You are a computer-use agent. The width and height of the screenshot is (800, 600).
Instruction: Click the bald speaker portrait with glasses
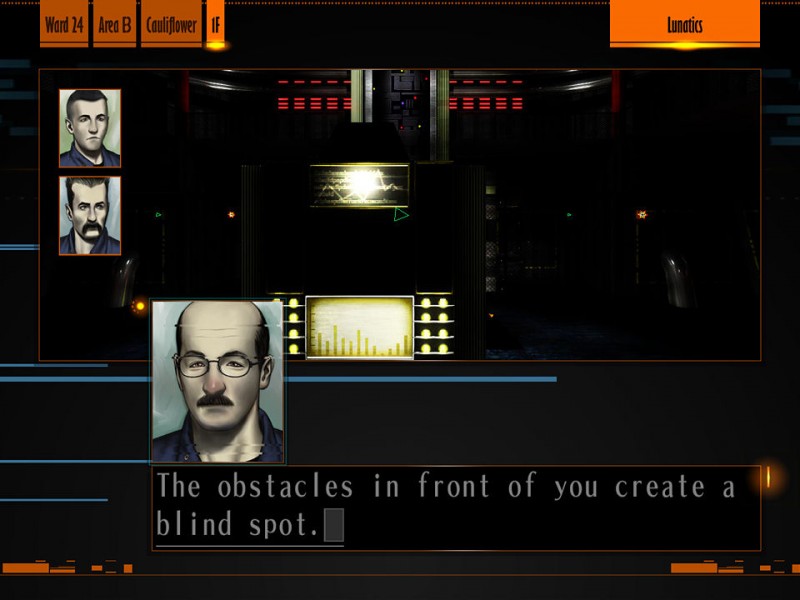[x=218, y=382]
